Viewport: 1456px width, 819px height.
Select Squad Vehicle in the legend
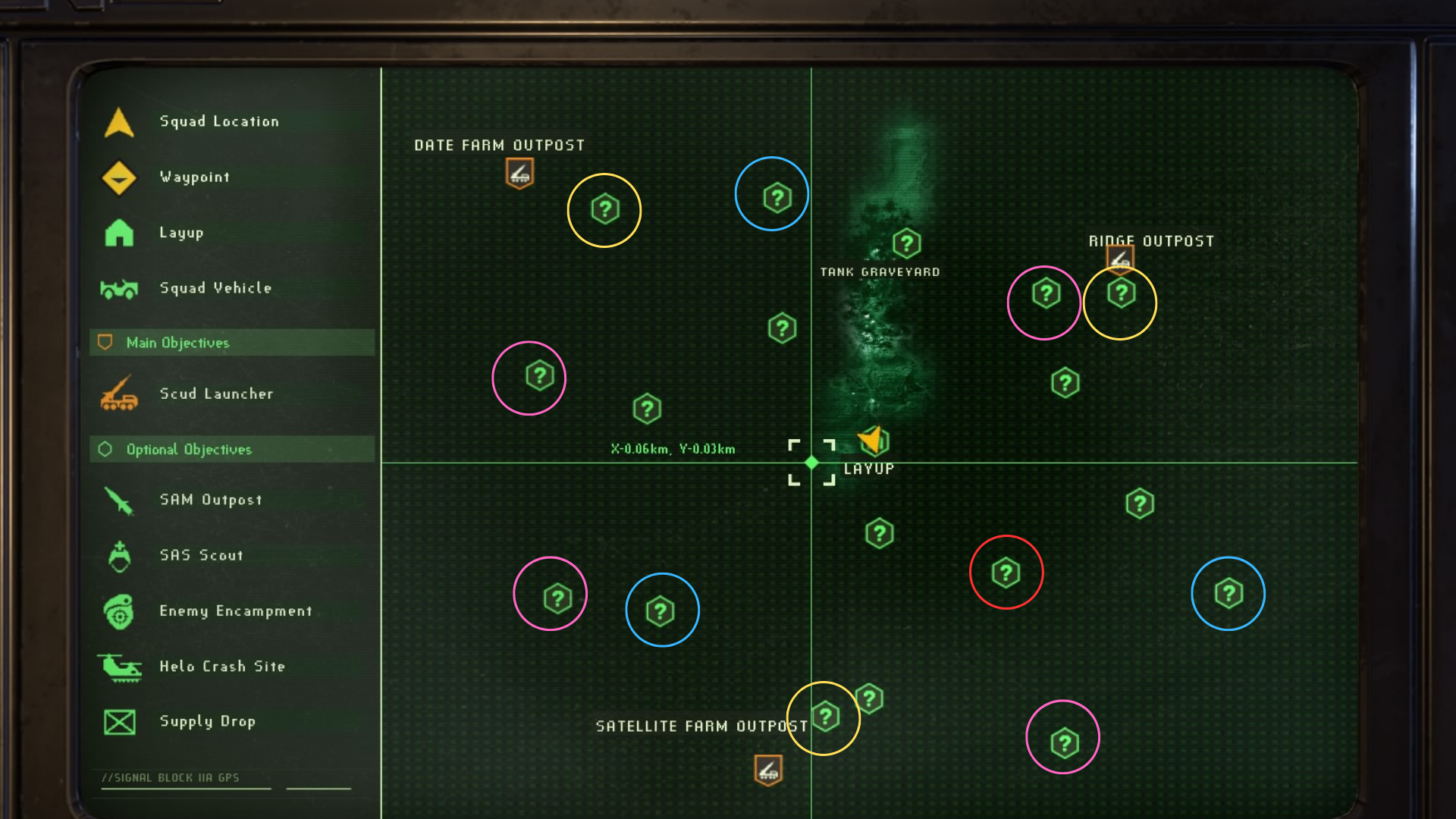click(x=215, y=288)
